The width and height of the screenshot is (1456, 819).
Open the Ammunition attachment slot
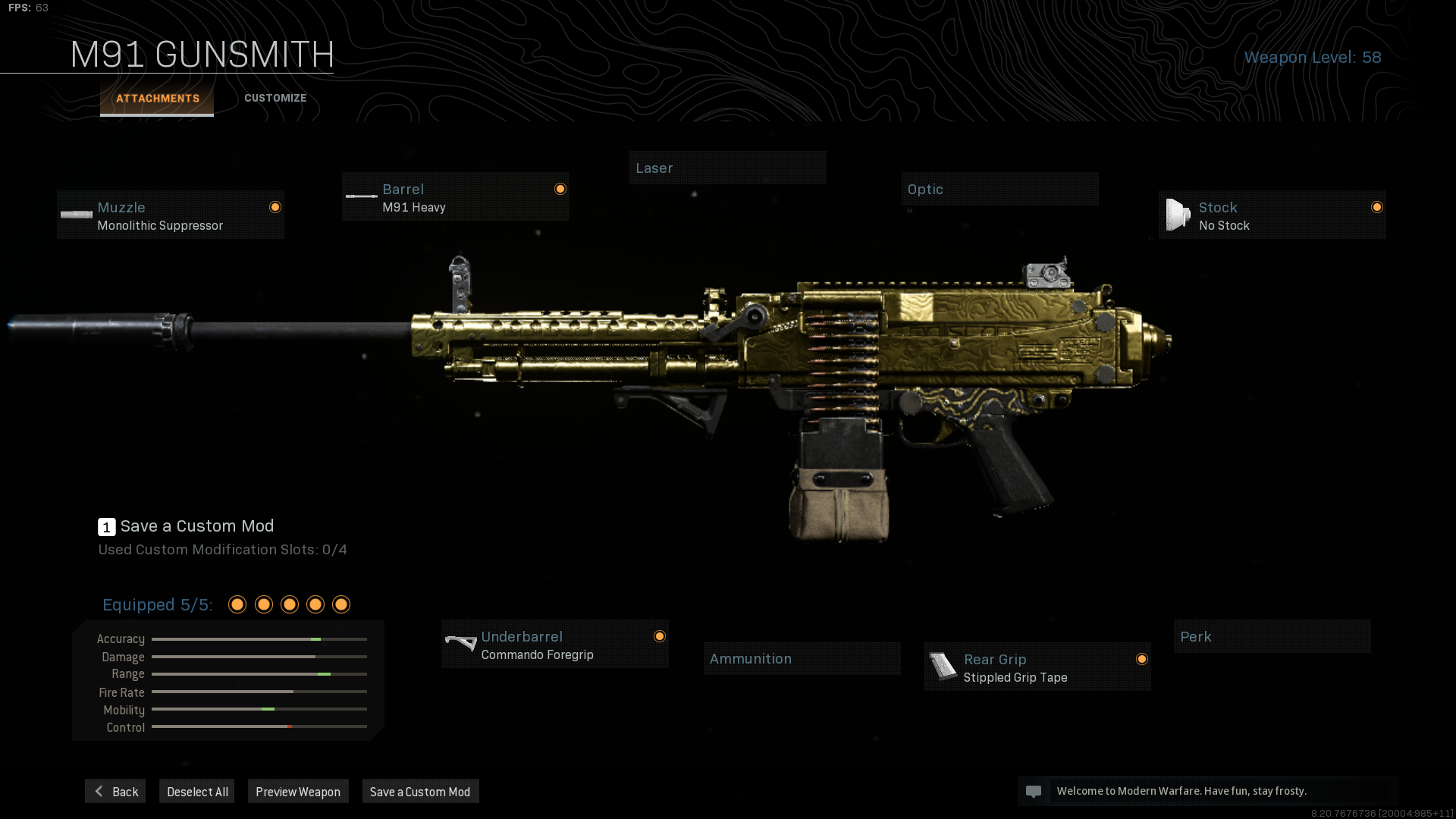pos(802,658)
